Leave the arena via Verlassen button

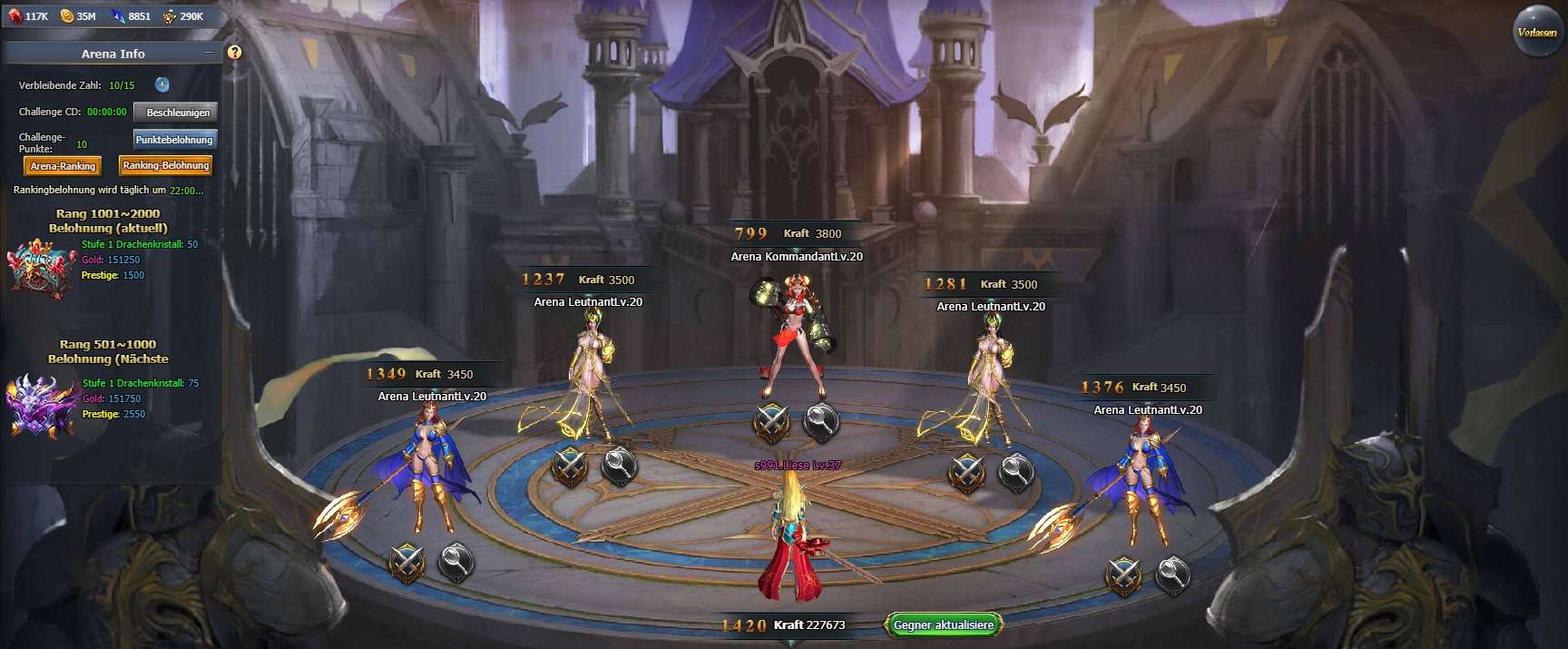[1537, 33]
